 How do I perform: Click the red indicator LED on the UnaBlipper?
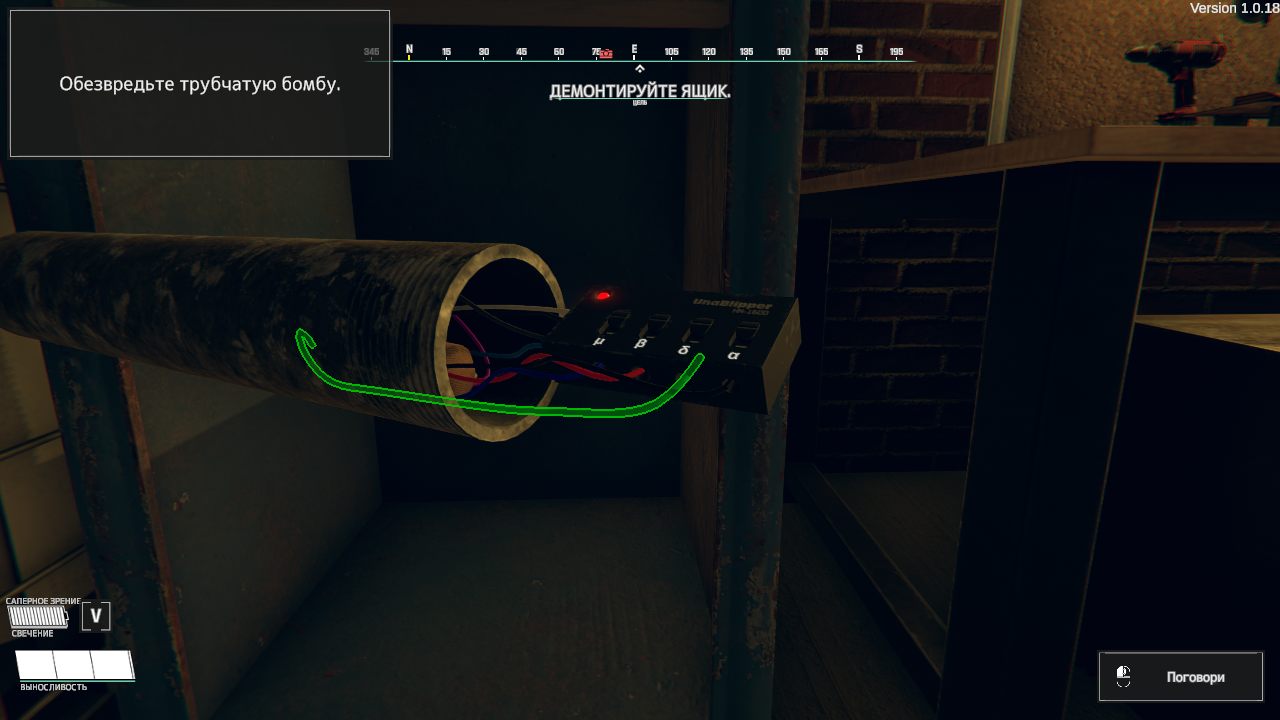click(603, 294)
